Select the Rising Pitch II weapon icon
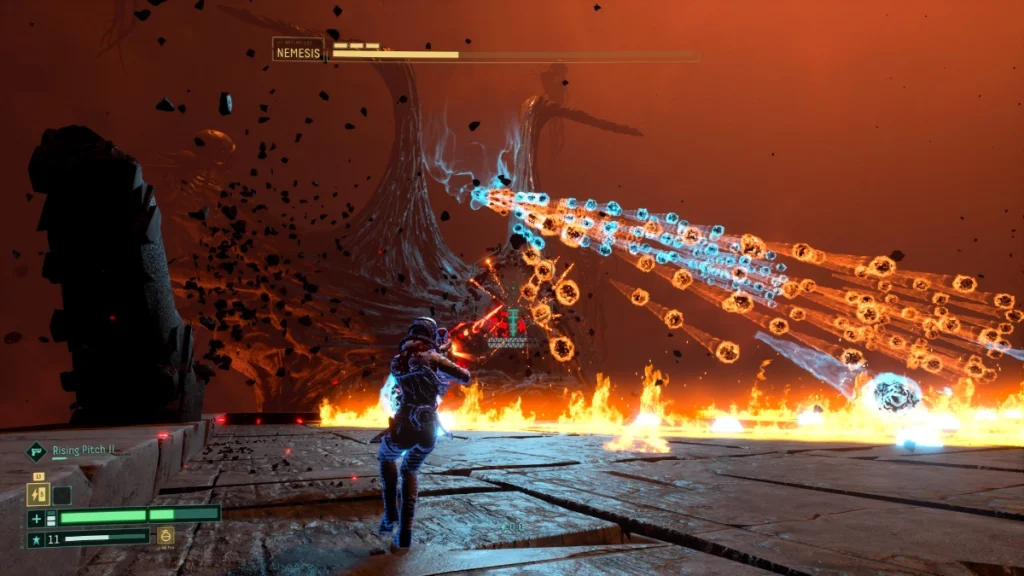Viewport: 1024px width, 576px height. [x=37, y=451]
